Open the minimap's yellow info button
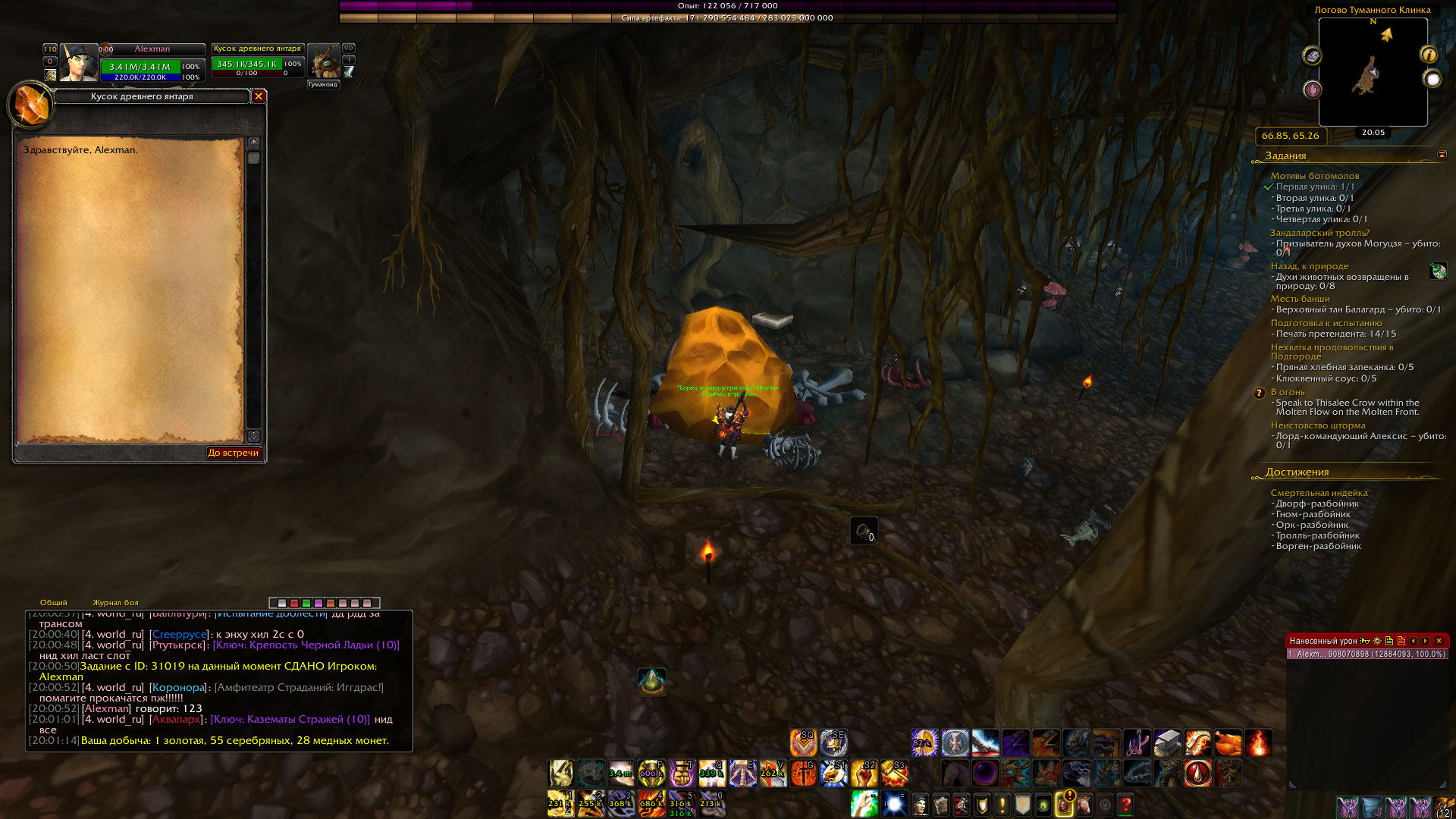Screen dimensions: 1456x819 coord(1429,55)
